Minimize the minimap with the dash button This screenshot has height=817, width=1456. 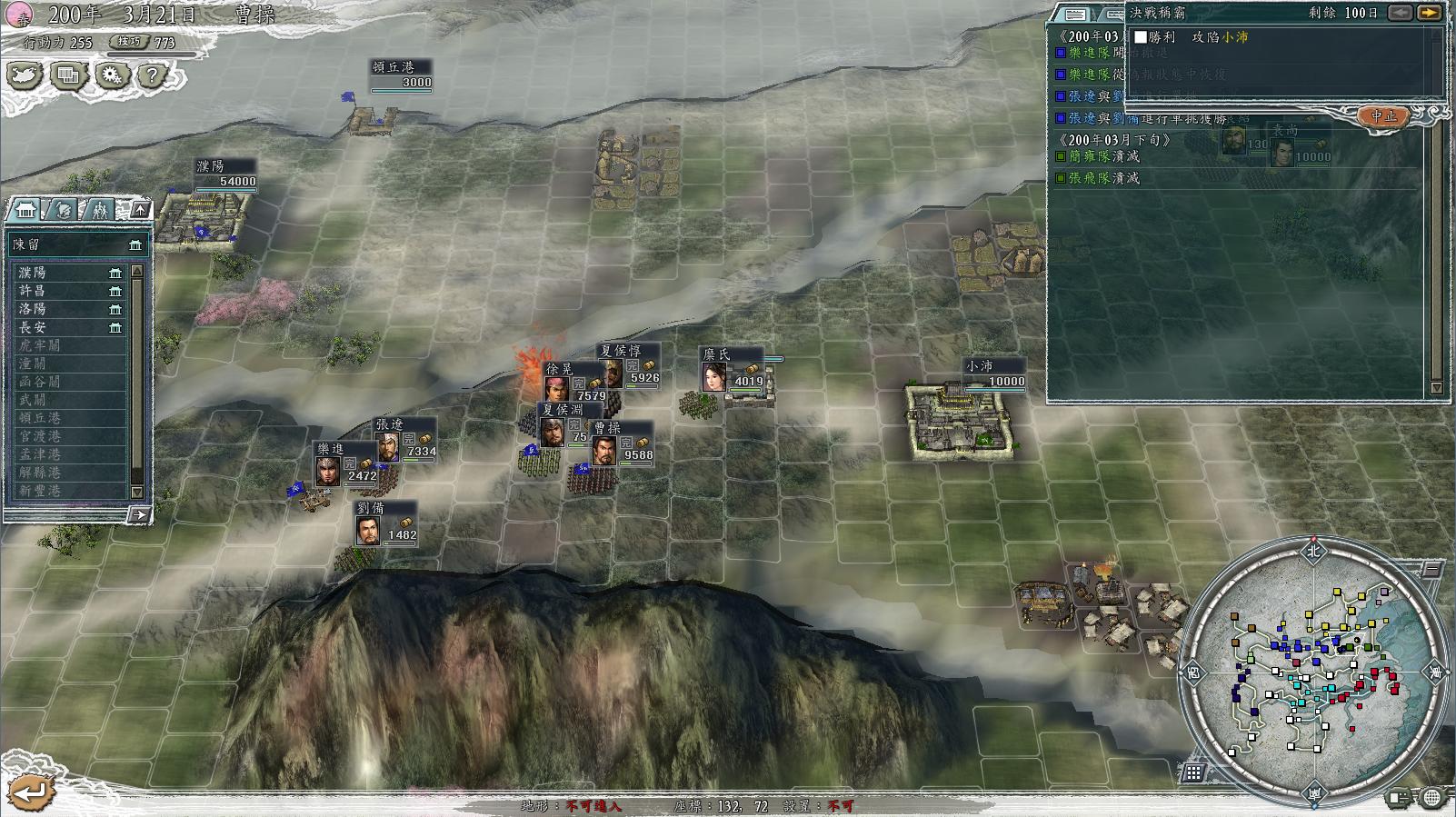[1431, 570]
